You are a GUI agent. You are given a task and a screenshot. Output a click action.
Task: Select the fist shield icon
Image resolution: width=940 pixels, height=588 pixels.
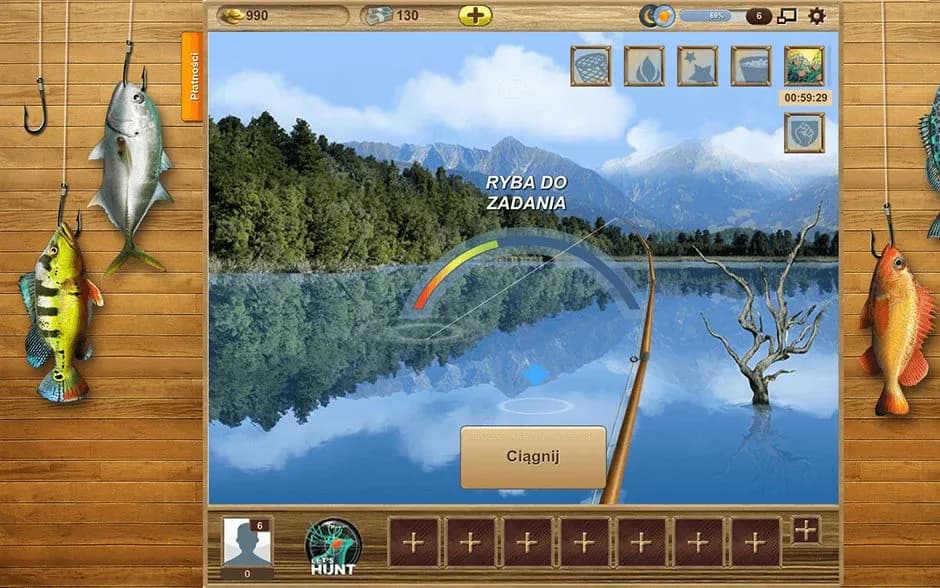pyautogui.click(x=804, y=132)
